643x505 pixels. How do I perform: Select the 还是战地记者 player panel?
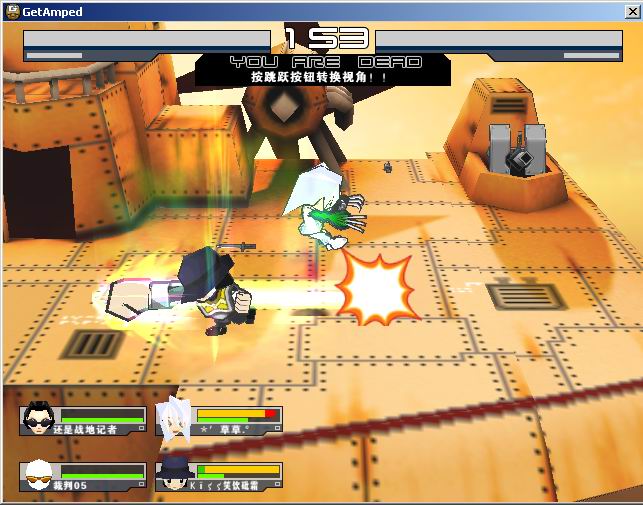[83, 421]
